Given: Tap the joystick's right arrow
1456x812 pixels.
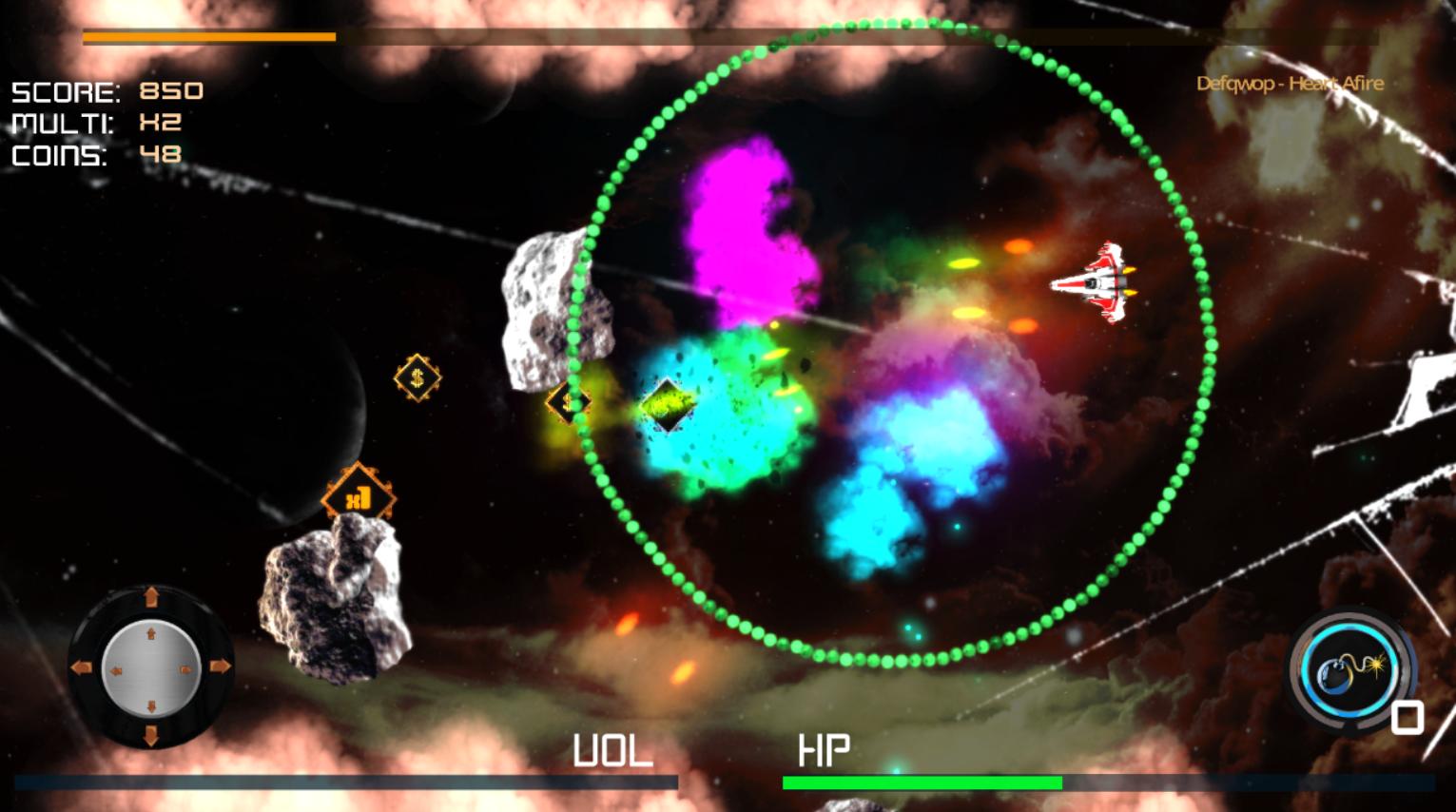Looking at the screenshot, I should pyautogui.click(x=220, y=667).
